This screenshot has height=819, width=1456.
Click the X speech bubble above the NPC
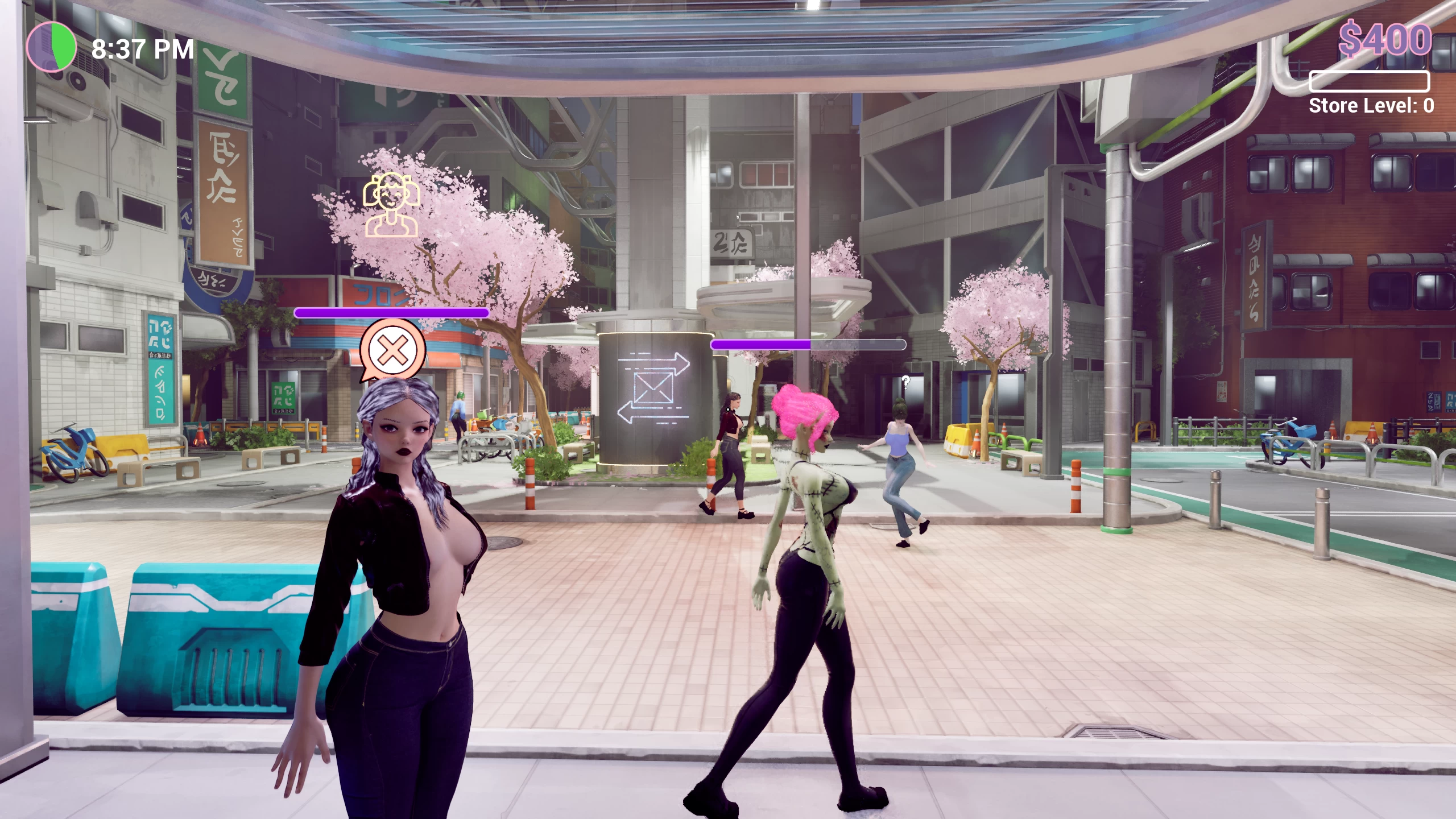click(x=392, y=350)
